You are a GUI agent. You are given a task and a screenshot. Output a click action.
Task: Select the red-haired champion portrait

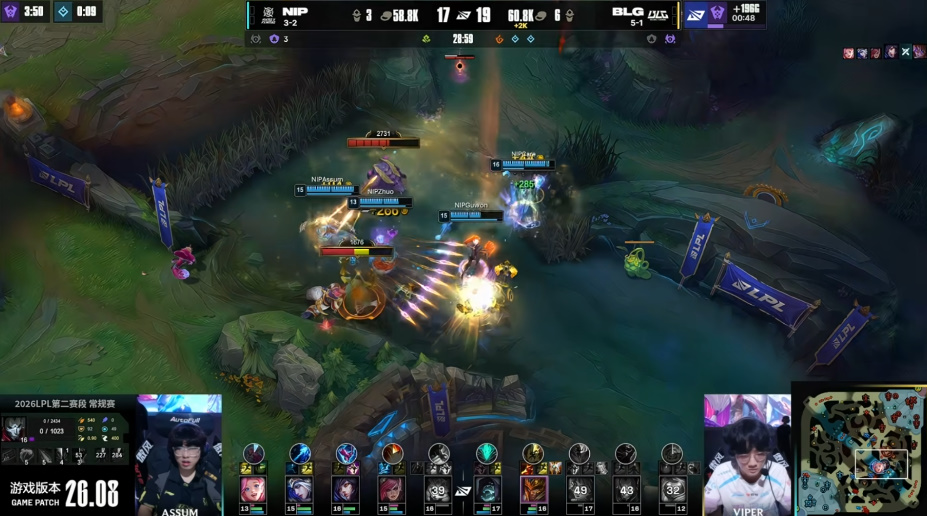pos(391,489)
